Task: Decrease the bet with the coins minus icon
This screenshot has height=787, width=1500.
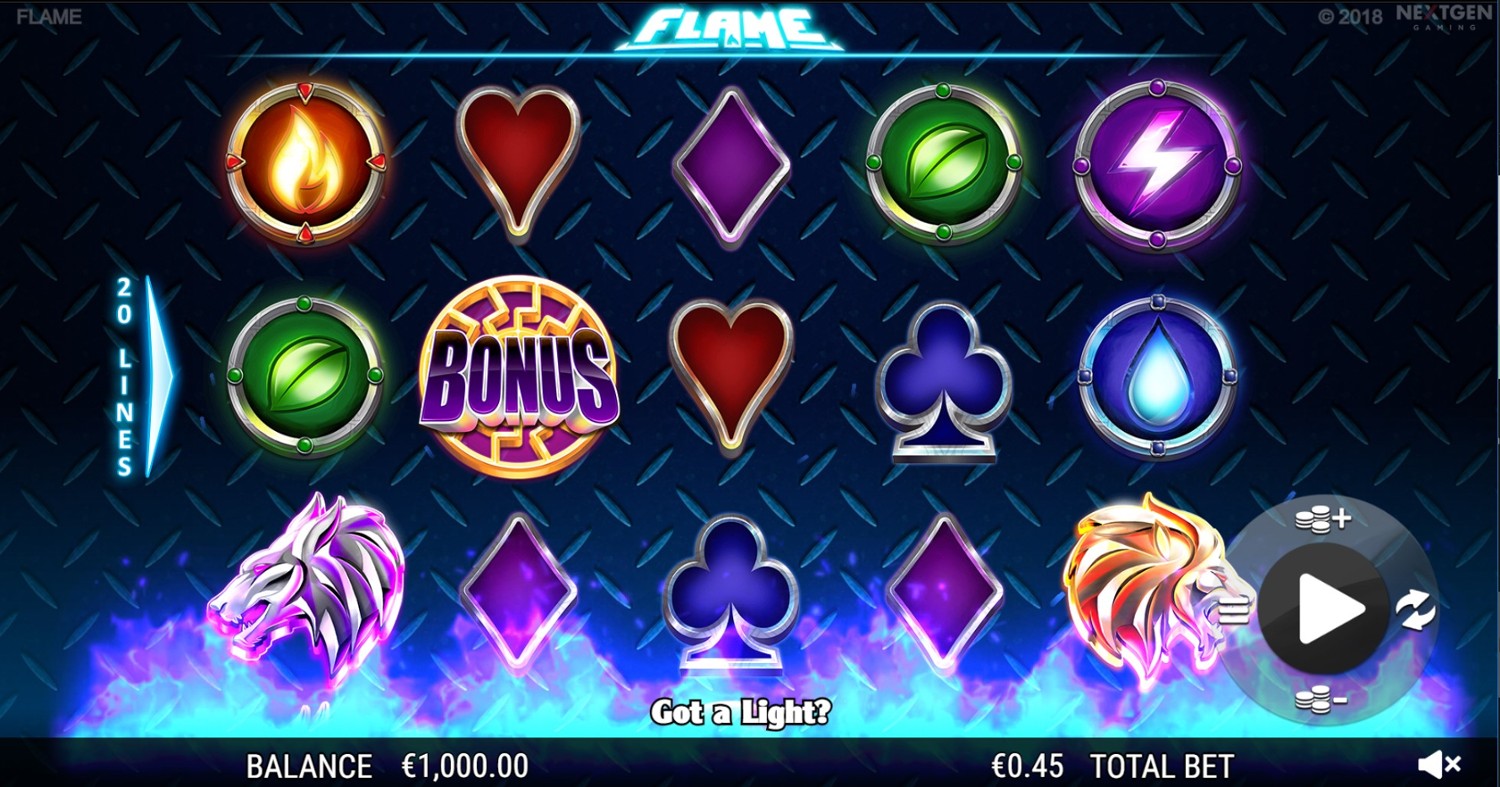Action: [x=1320, y=699]
